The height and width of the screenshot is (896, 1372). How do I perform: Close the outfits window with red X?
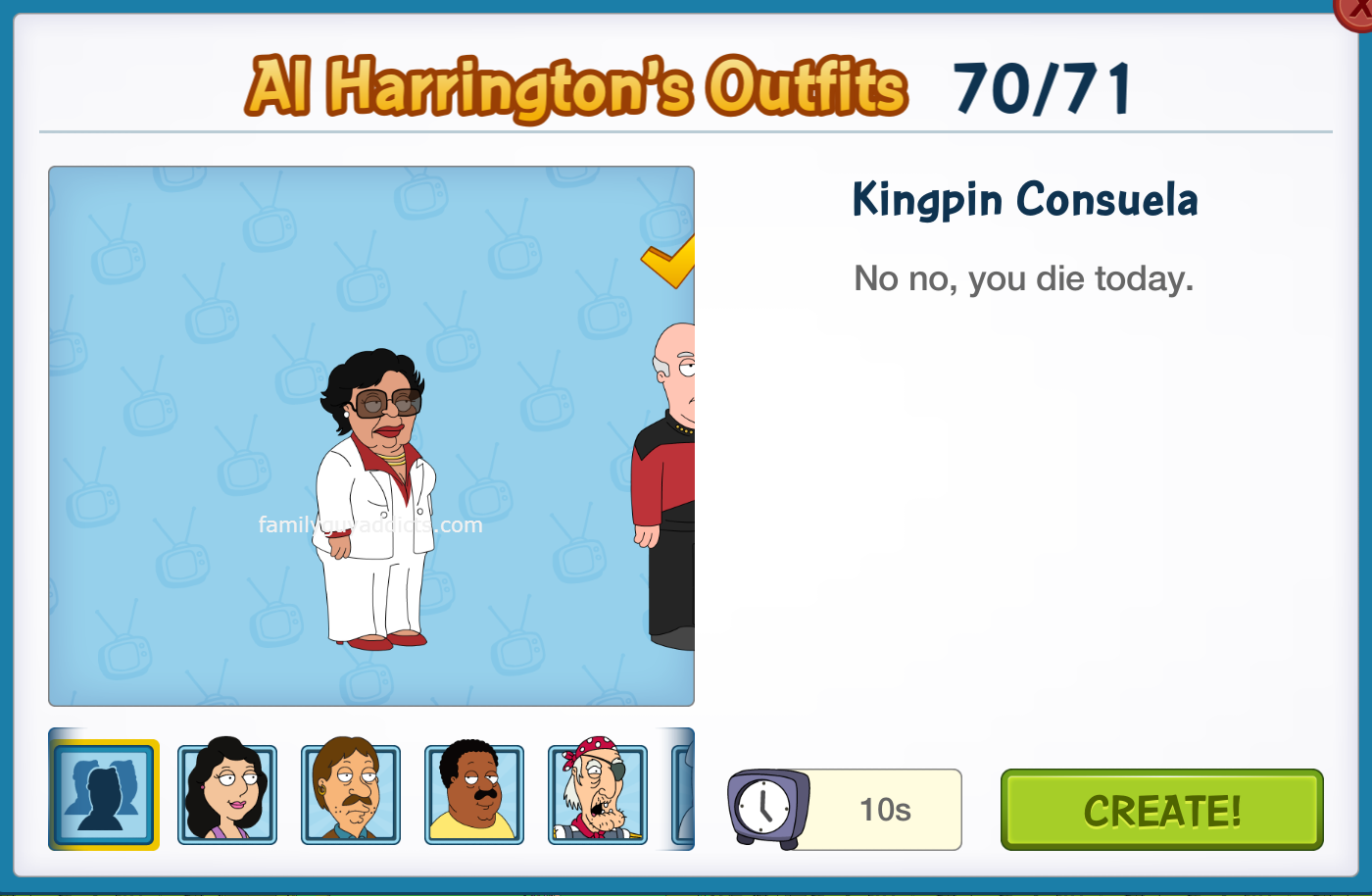[1357, 10]
